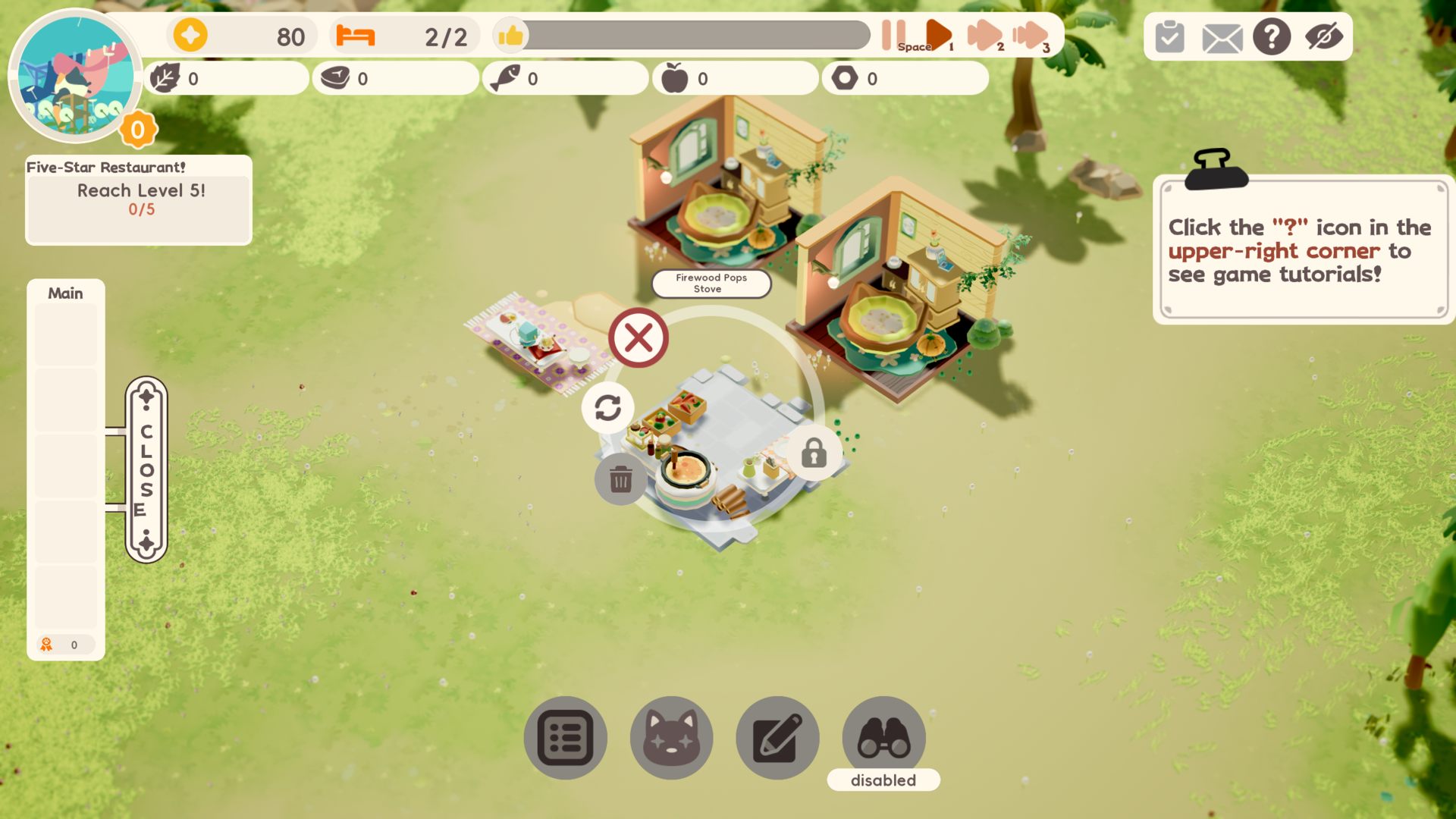Open the mail envelope inbox

[1222, 38]
